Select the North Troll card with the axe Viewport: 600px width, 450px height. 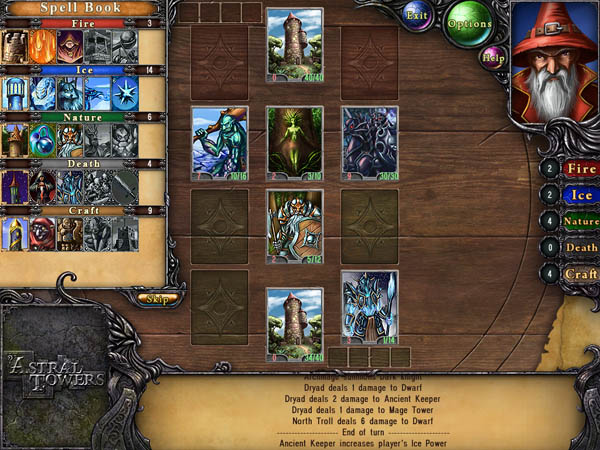pyautogui.click(x=219, y=141)
